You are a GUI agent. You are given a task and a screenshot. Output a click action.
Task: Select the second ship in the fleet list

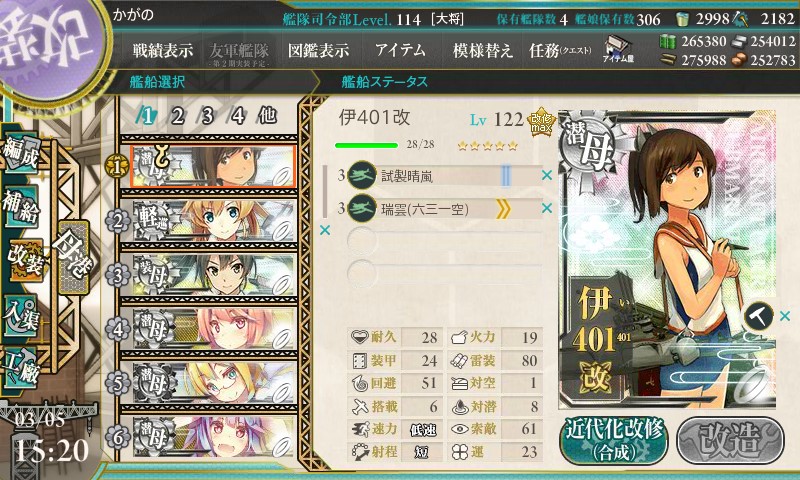click(208, 219)
